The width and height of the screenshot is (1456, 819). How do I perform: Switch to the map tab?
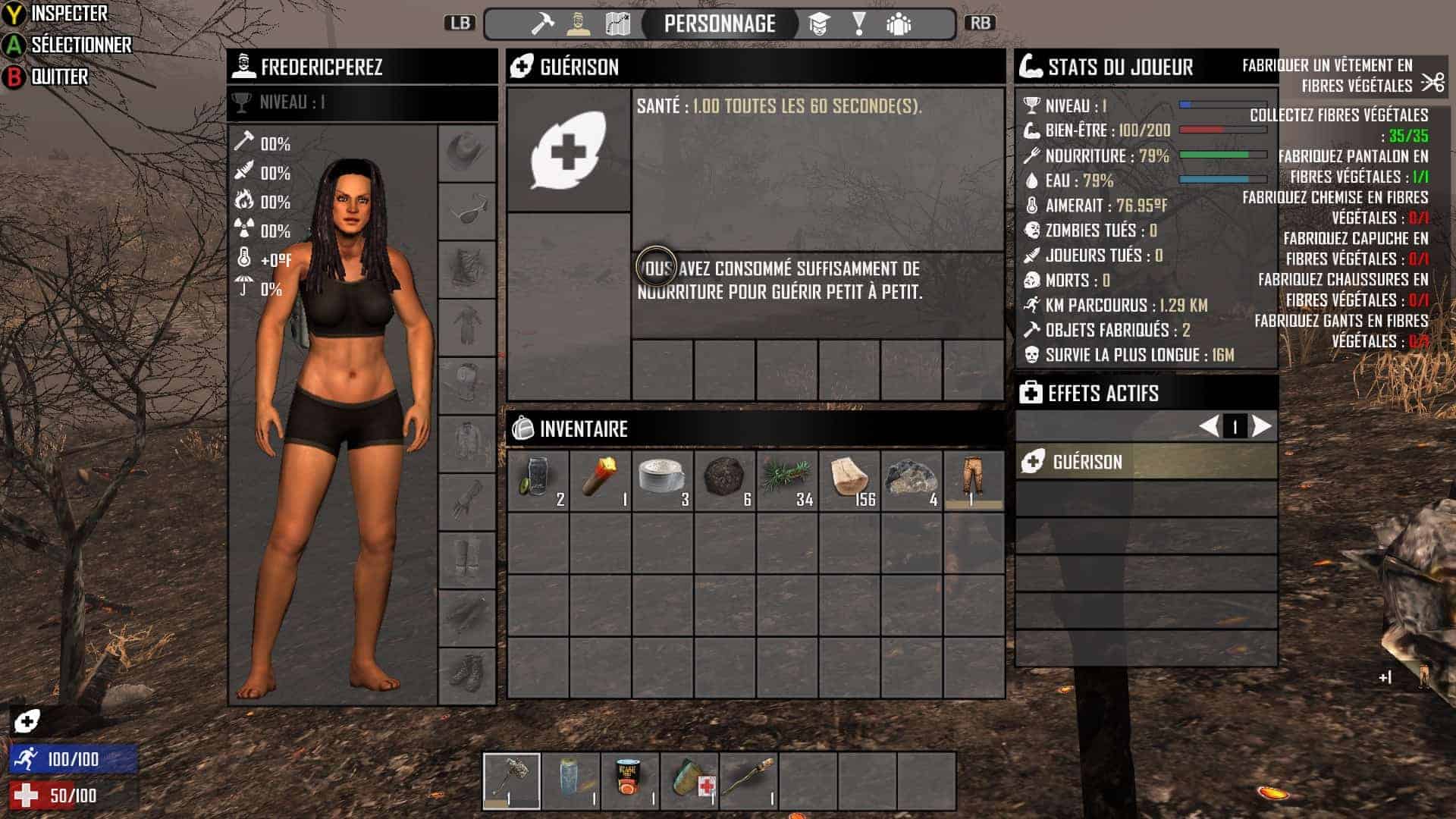(x=618, y=24)
